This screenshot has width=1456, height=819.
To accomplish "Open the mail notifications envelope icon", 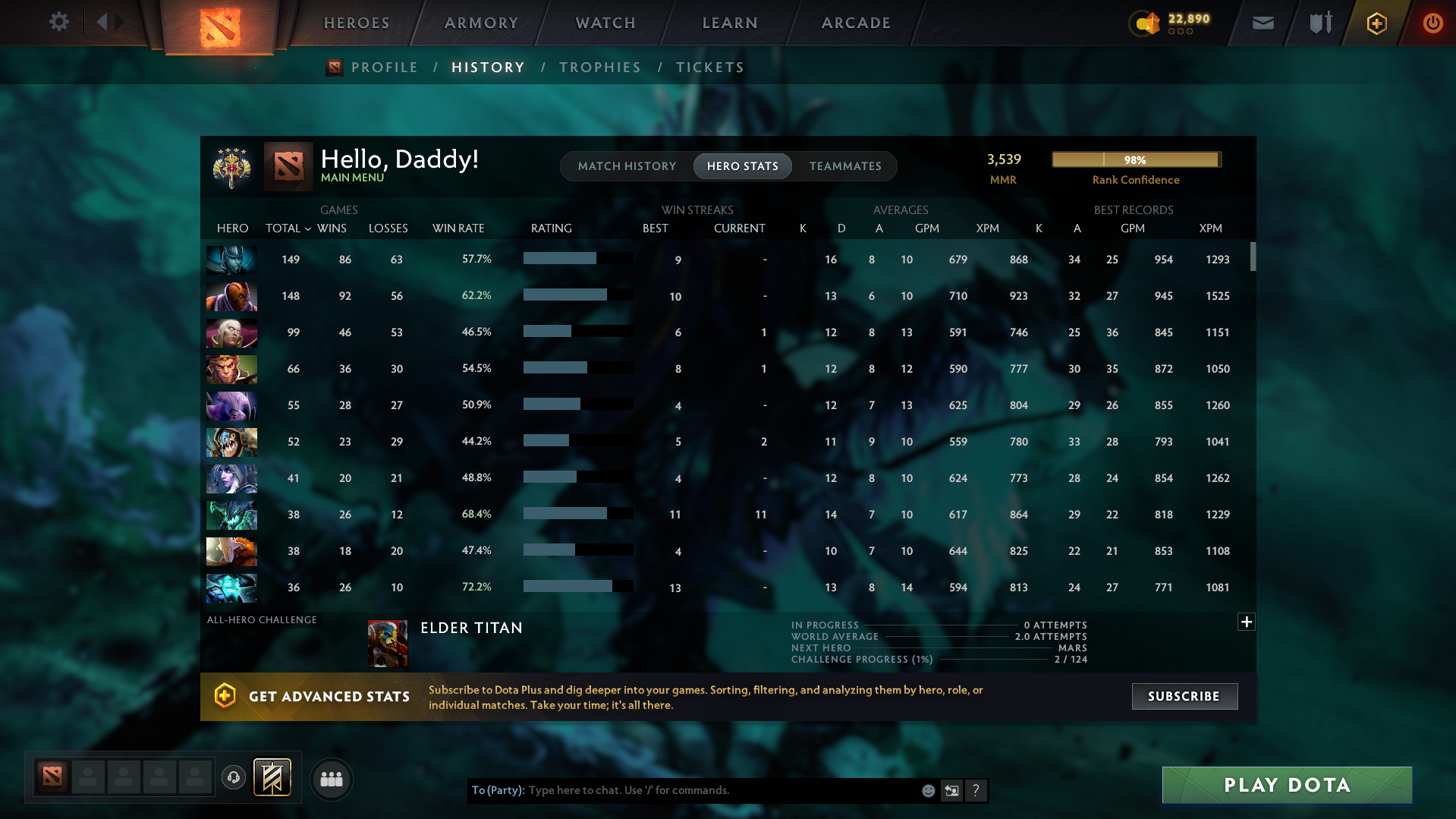I will (1262, 23).
